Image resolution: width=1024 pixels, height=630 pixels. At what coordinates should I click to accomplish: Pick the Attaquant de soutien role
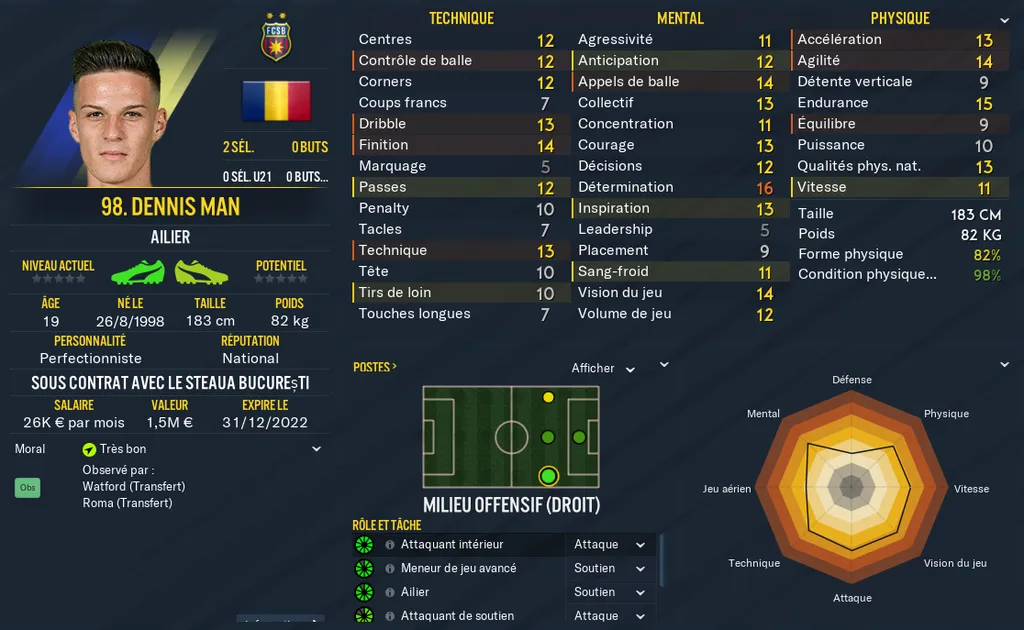pyautogui.click(x=457, y=616)
